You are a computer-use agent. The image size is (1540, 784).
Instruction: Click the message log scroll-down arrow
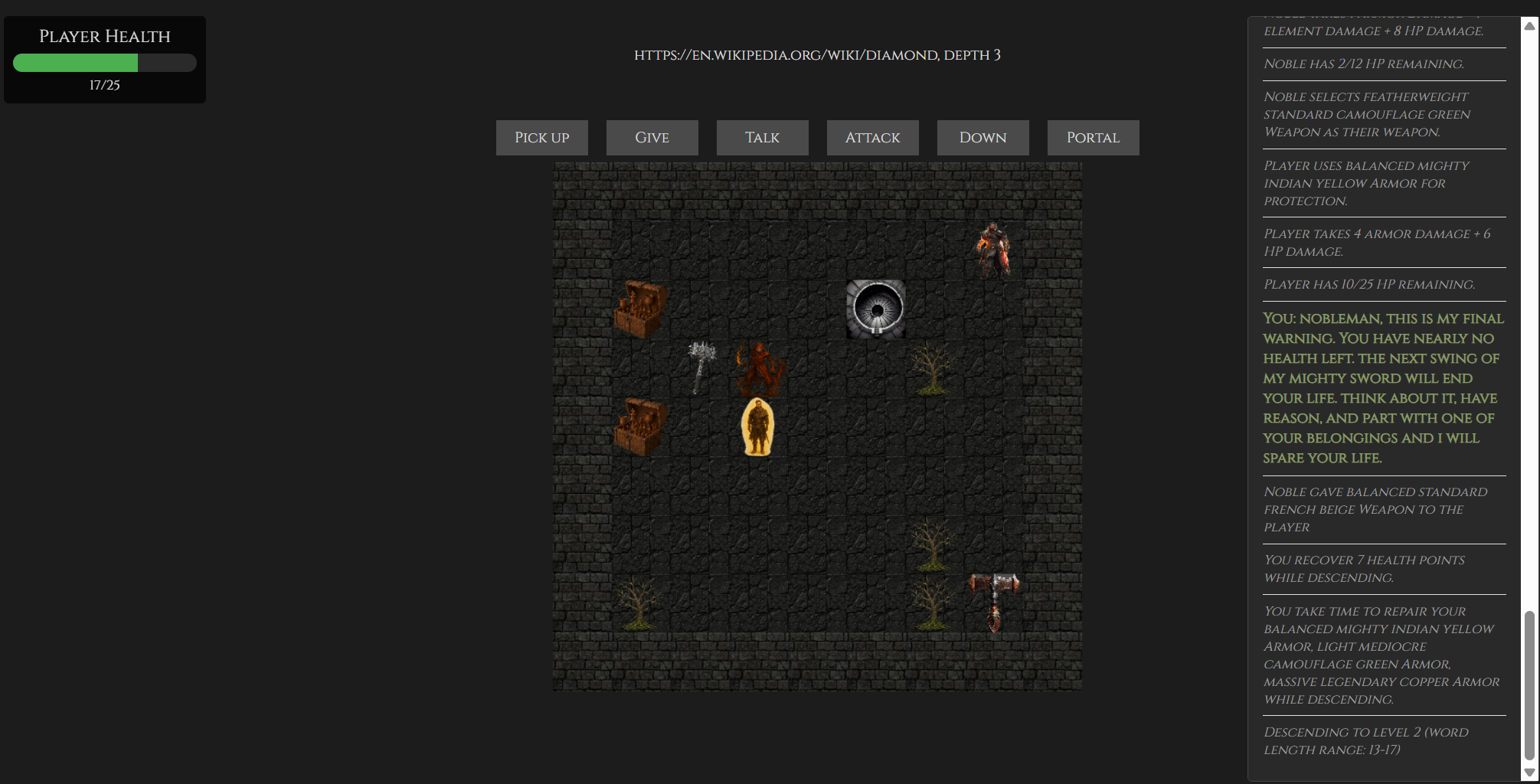pyautogui.click(x=1529, y=773)
